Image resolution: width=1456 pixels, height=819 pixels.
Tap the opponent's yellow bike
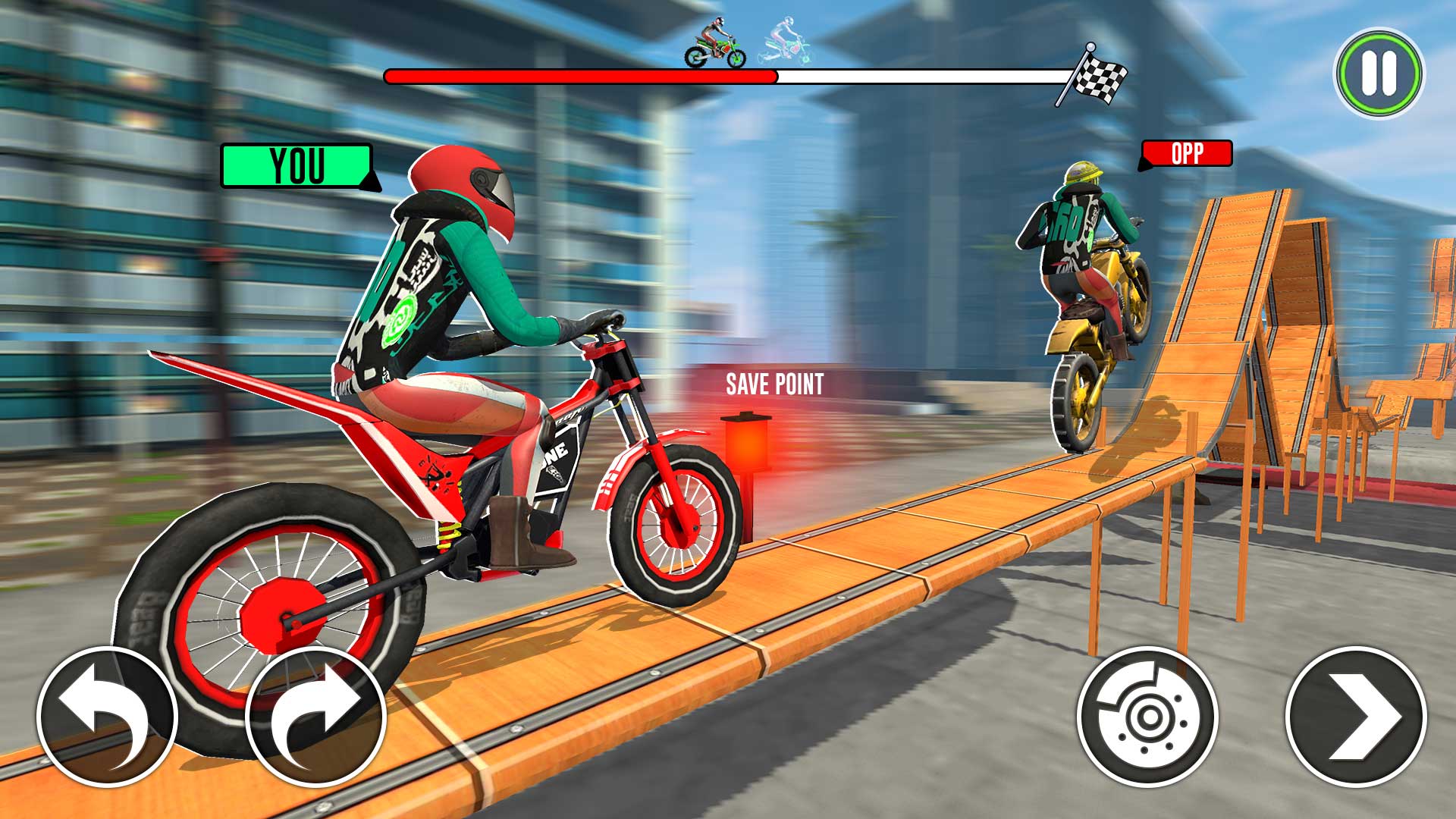coord(1100,326)
